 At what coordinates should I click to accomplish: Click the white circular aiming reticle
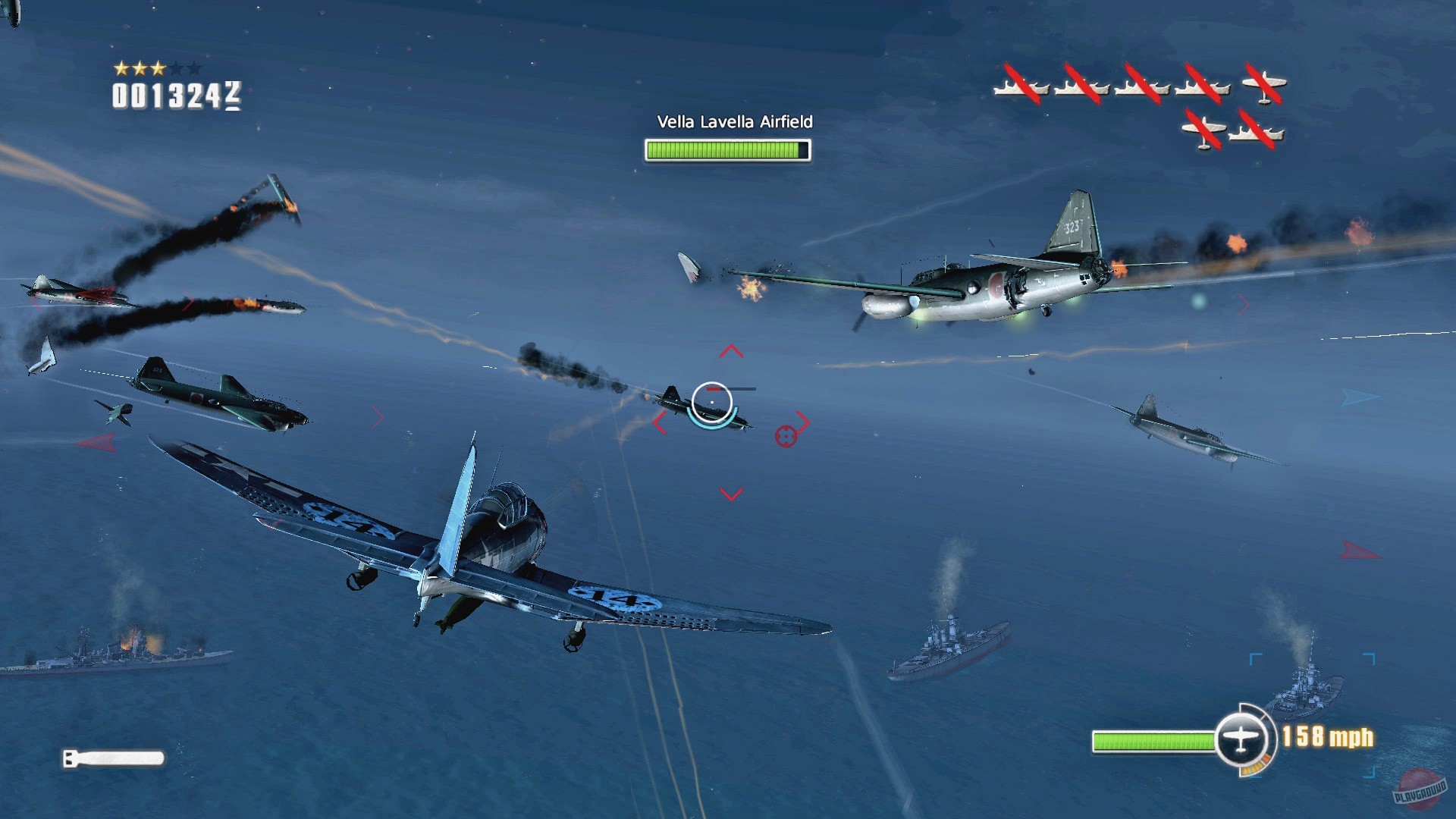(x=711, y=402)
